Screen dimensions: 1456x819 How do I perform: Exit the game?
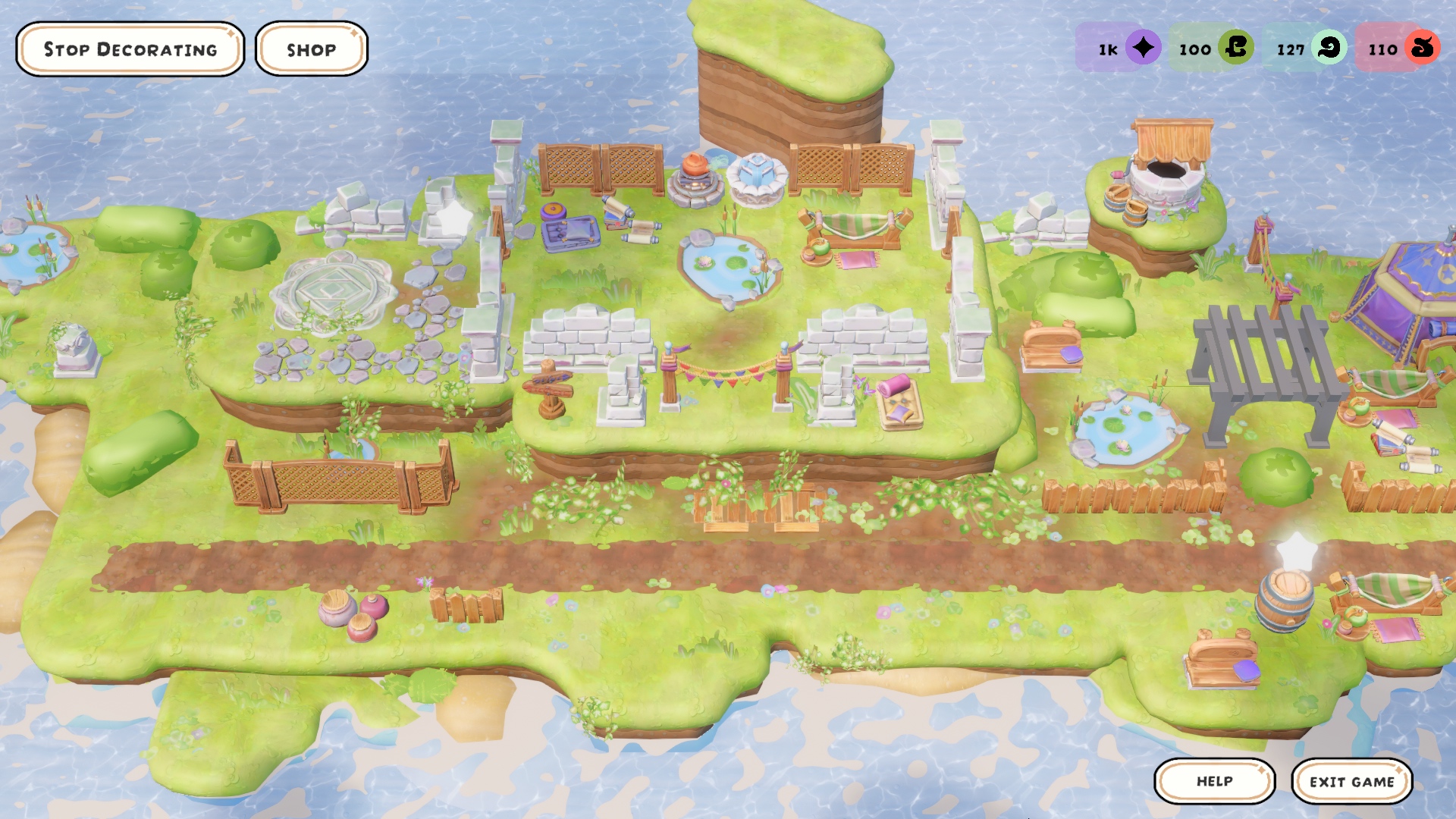click(x=1351, y=781)
